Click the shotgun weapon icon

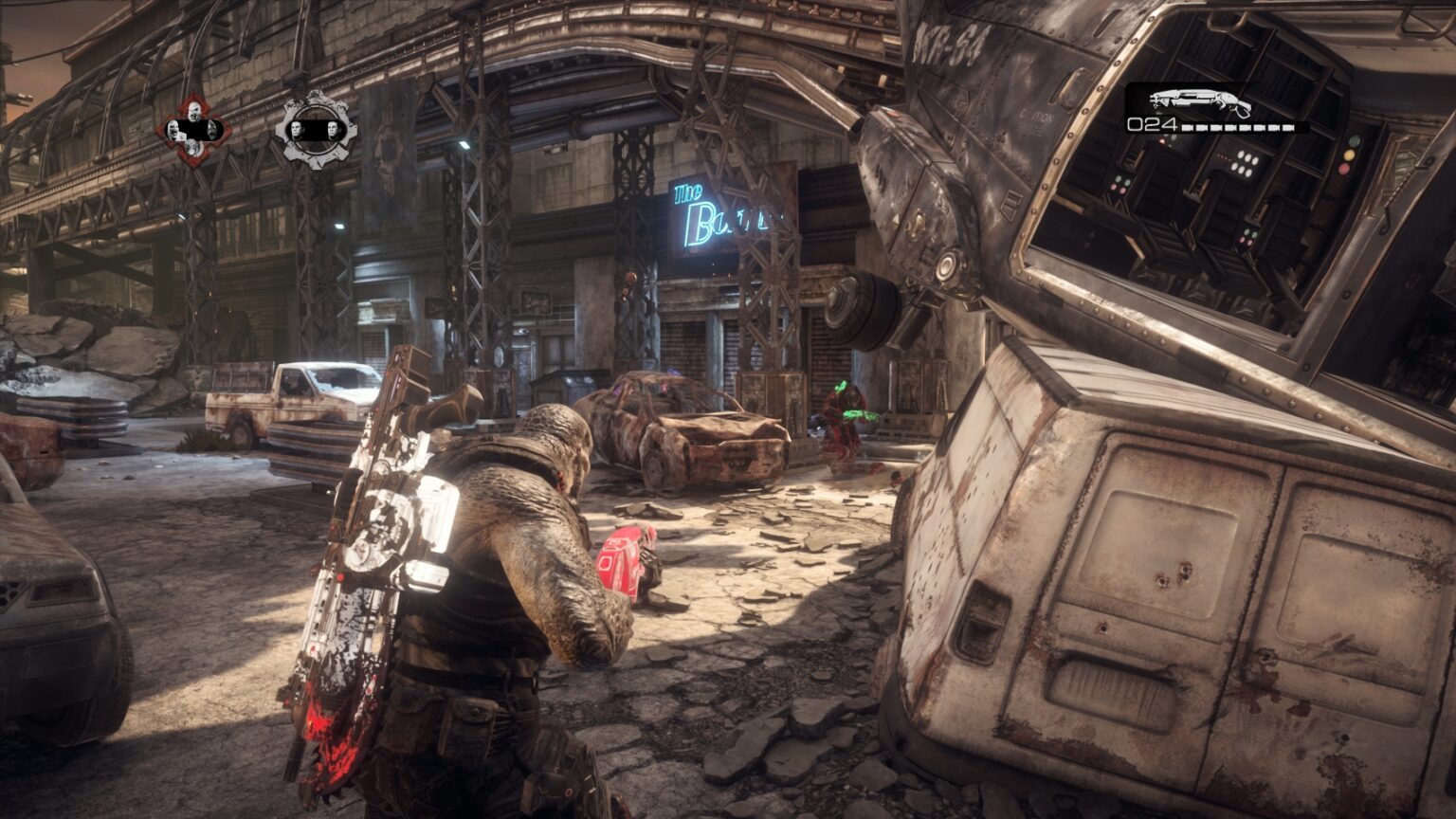1200,100
